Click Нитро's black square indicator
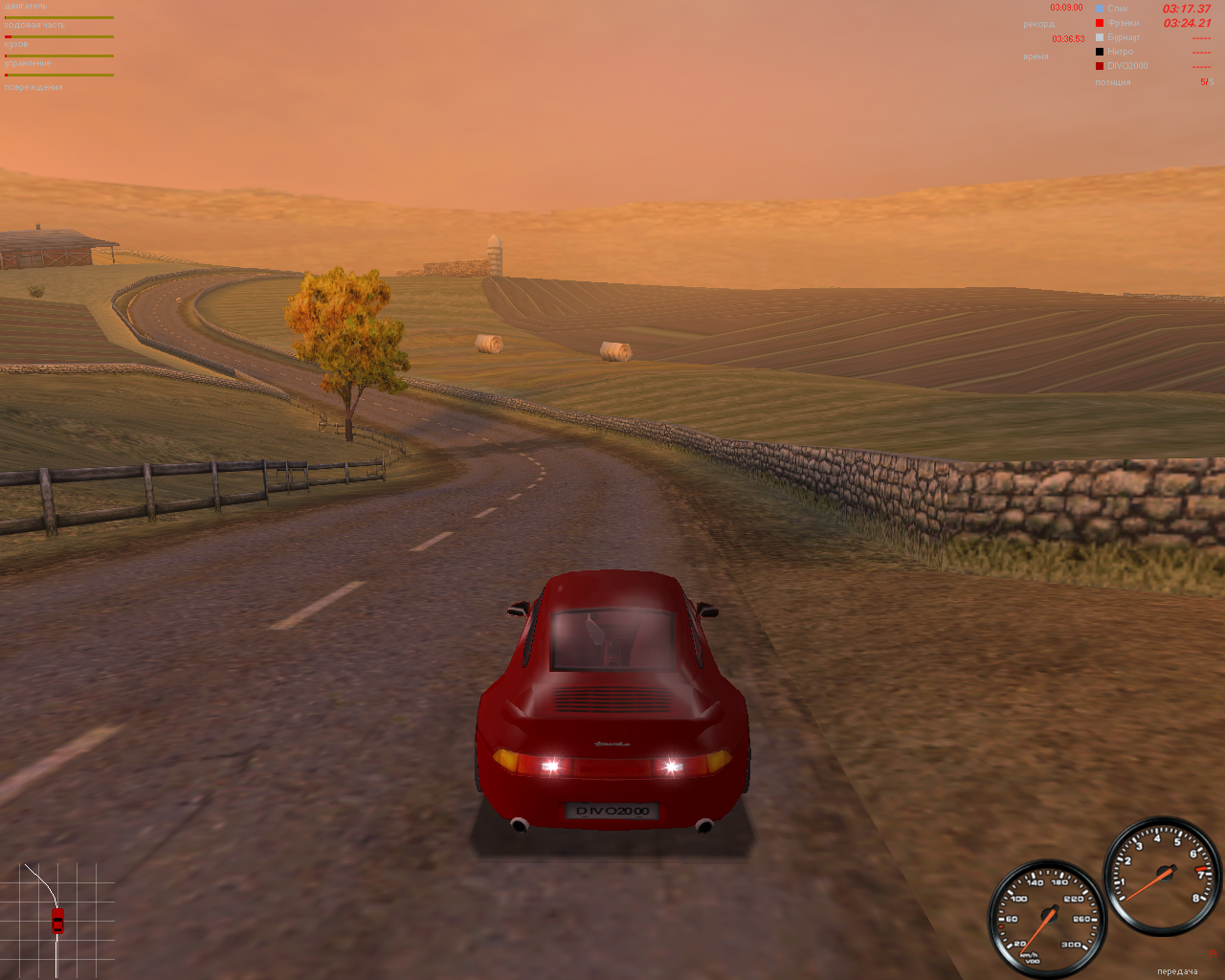Screen dimensions: 1225x980 click(1099, 51)
